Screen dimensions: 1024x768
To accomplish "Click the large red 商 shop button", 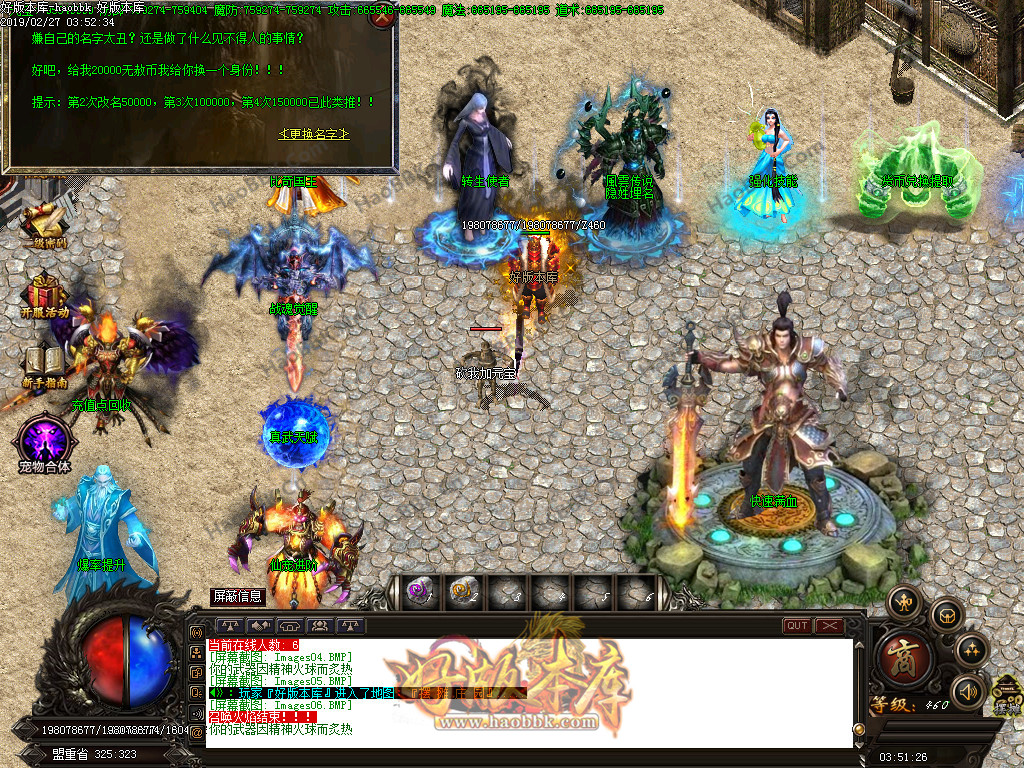I will pos(906,659).
